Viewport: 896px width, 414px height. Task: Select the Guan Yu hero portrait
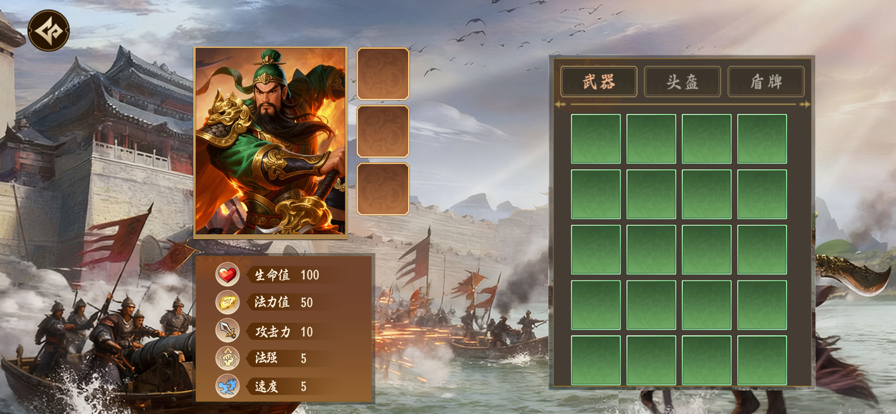click(x=270, y=141)
